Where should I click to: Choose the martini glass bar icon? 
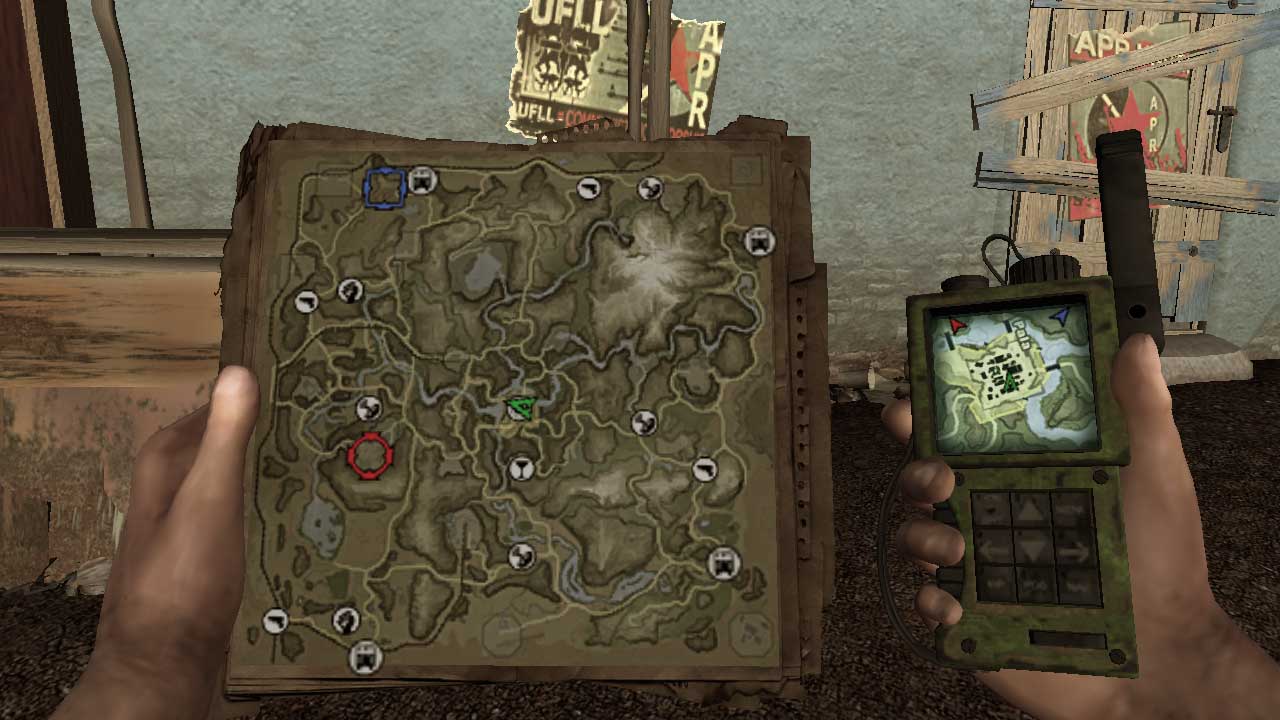[x=521, y=468]
